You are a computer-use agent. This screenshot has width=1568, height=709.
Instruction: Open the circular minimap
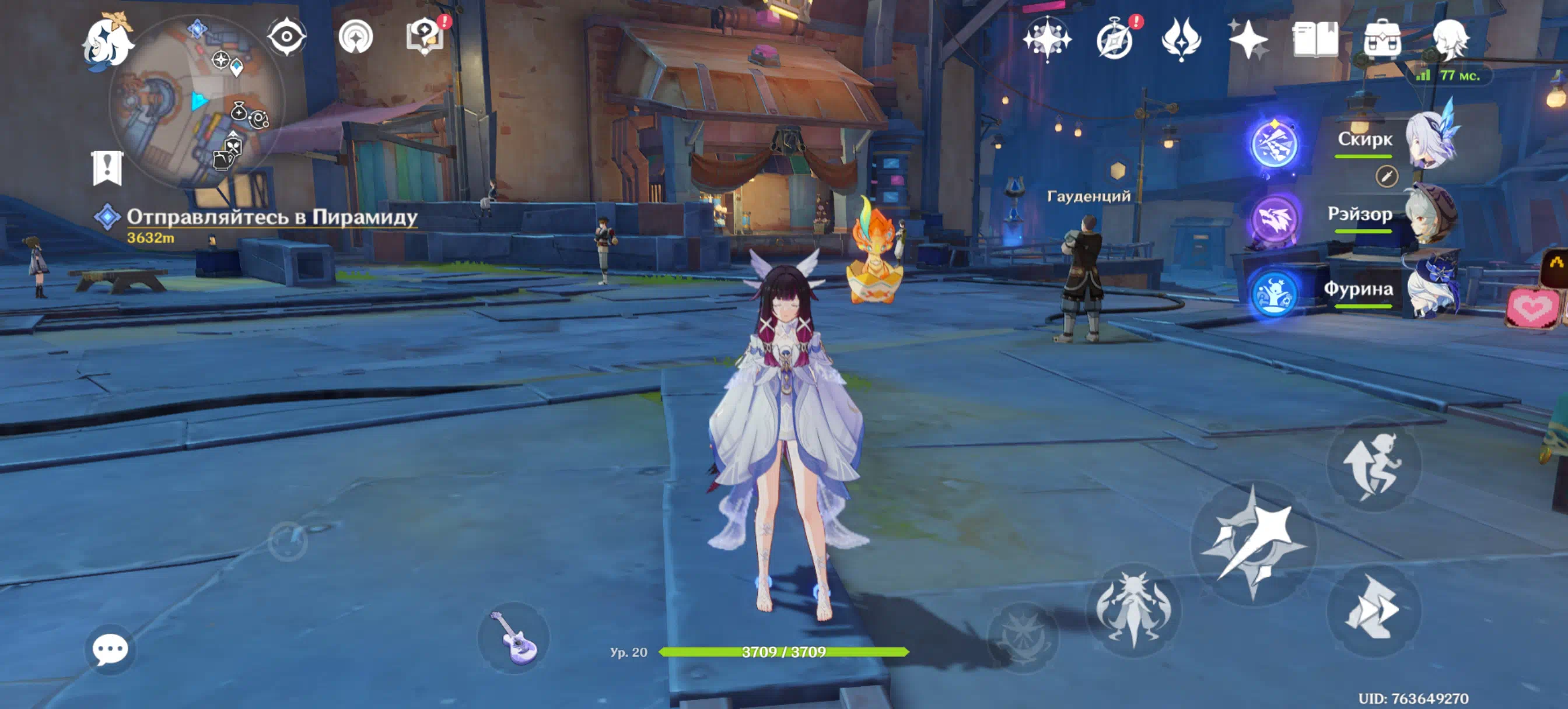coord(197,101)
